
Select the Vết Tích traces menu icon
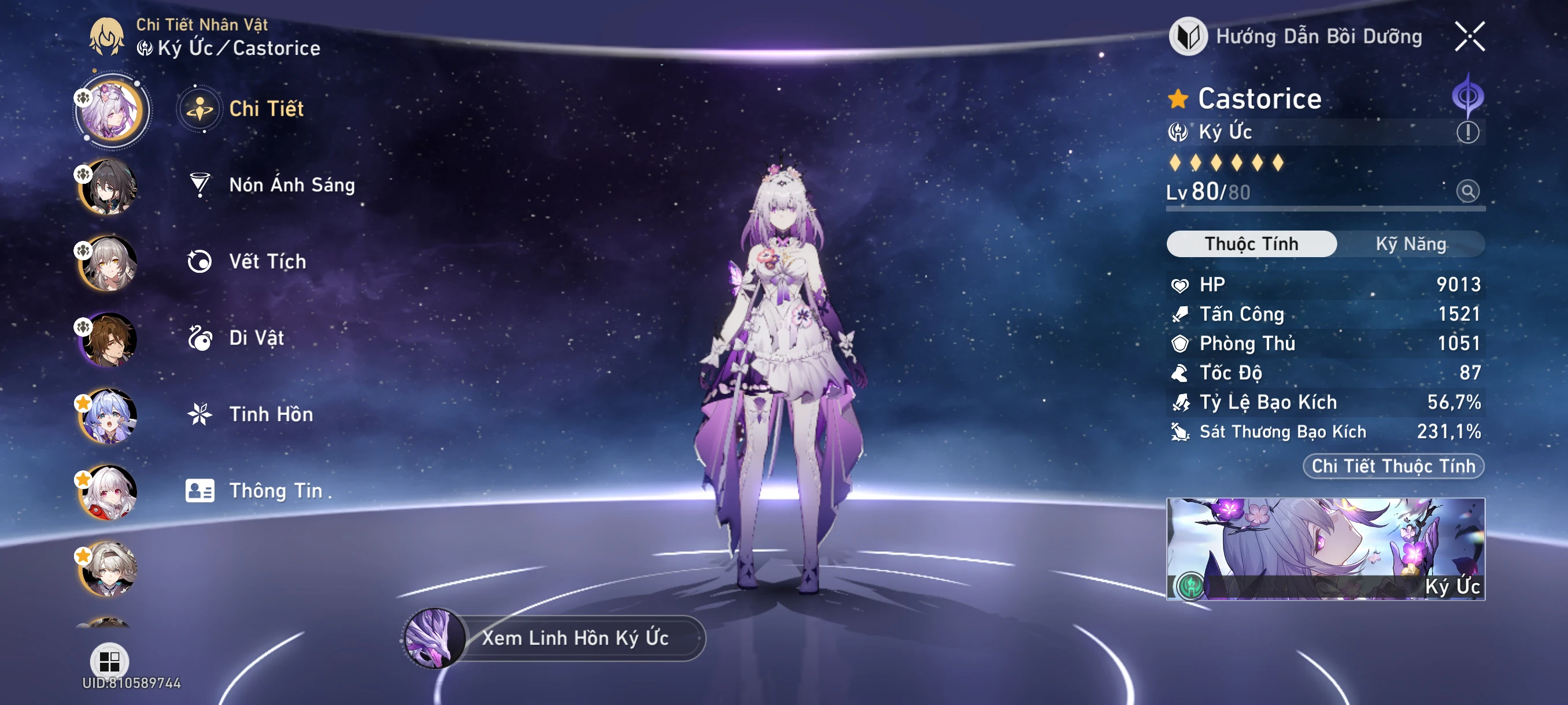(x=199, y=261)
